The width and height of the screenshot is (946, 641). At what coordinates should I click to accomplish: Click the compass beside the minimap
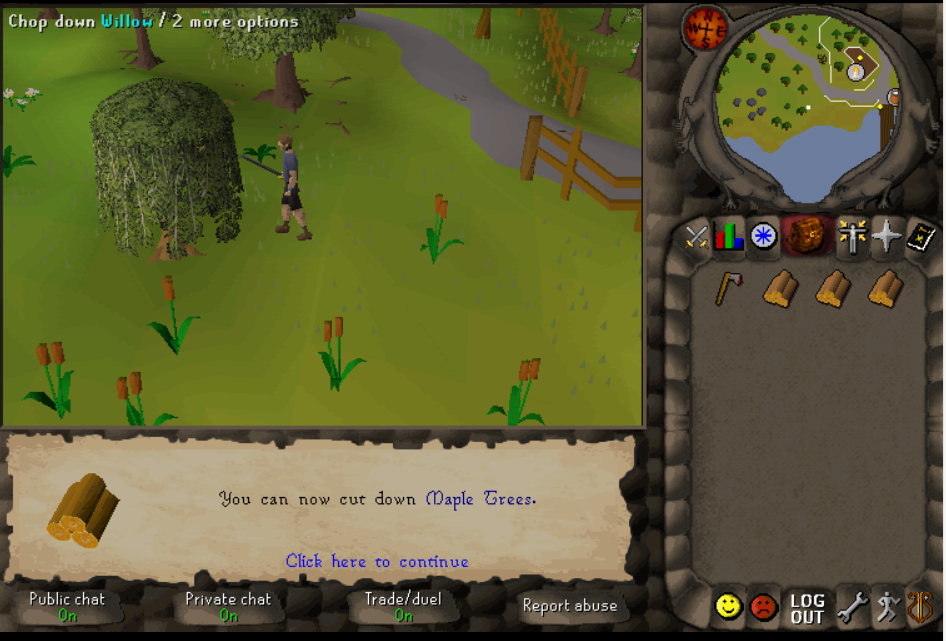704,27
